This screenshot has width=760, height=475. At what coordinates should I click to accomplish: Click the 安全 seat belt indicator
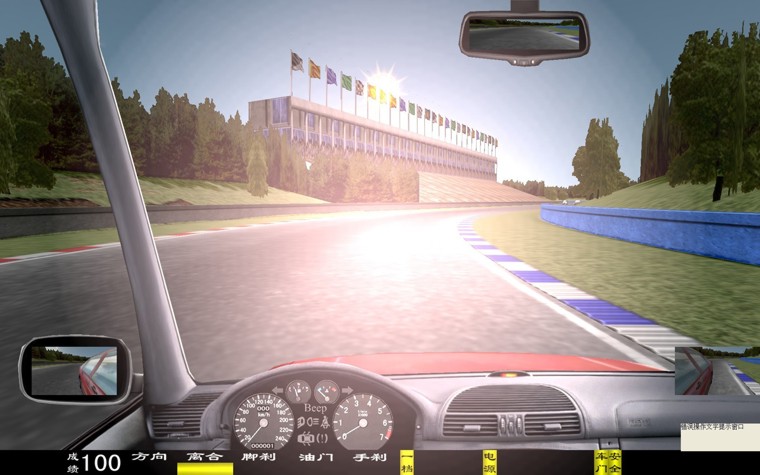click(x=615, y=461)
